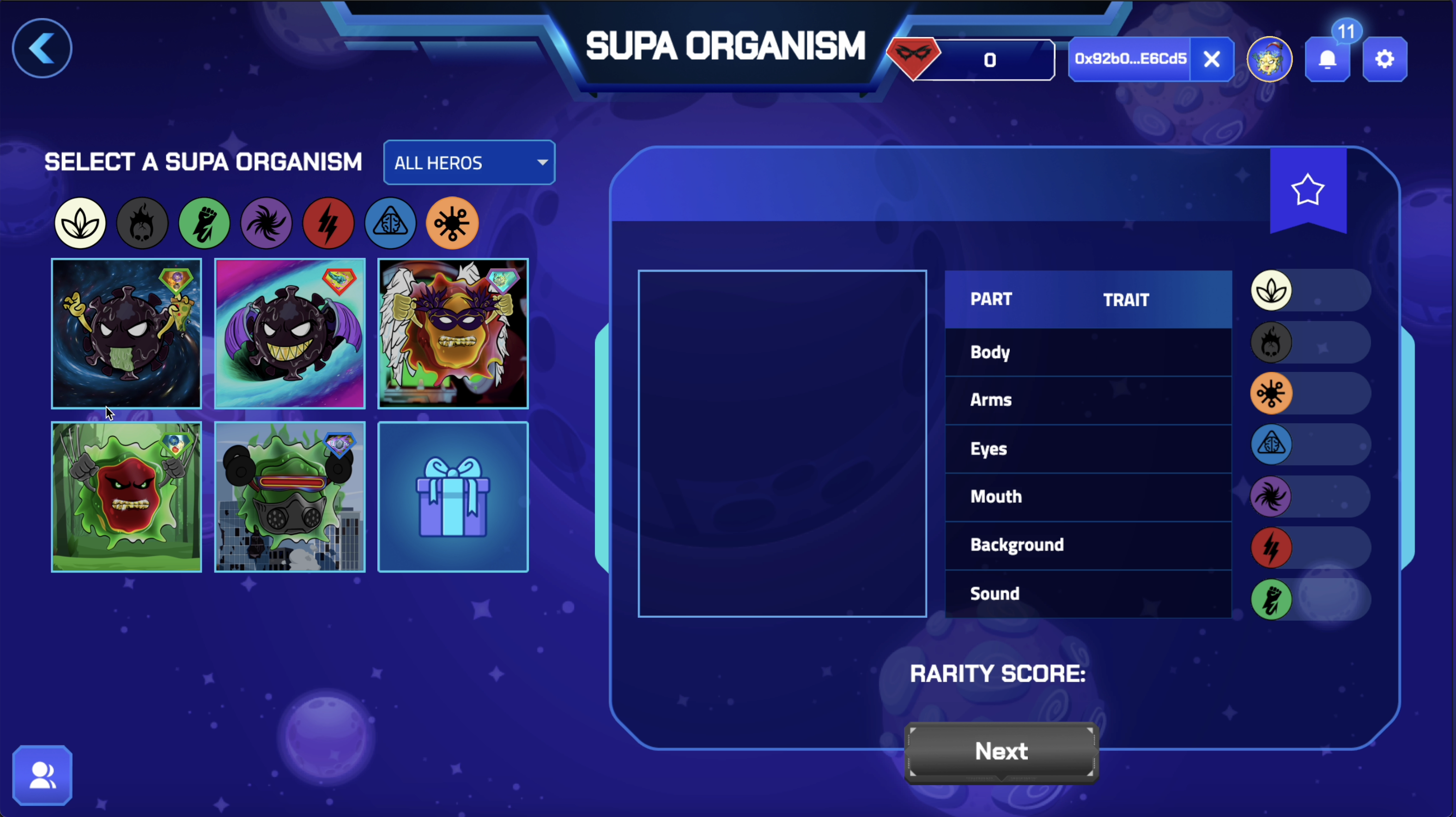1456x817 pixels.
Task: Open the gear settings menu
Action: coord(1384,59)
